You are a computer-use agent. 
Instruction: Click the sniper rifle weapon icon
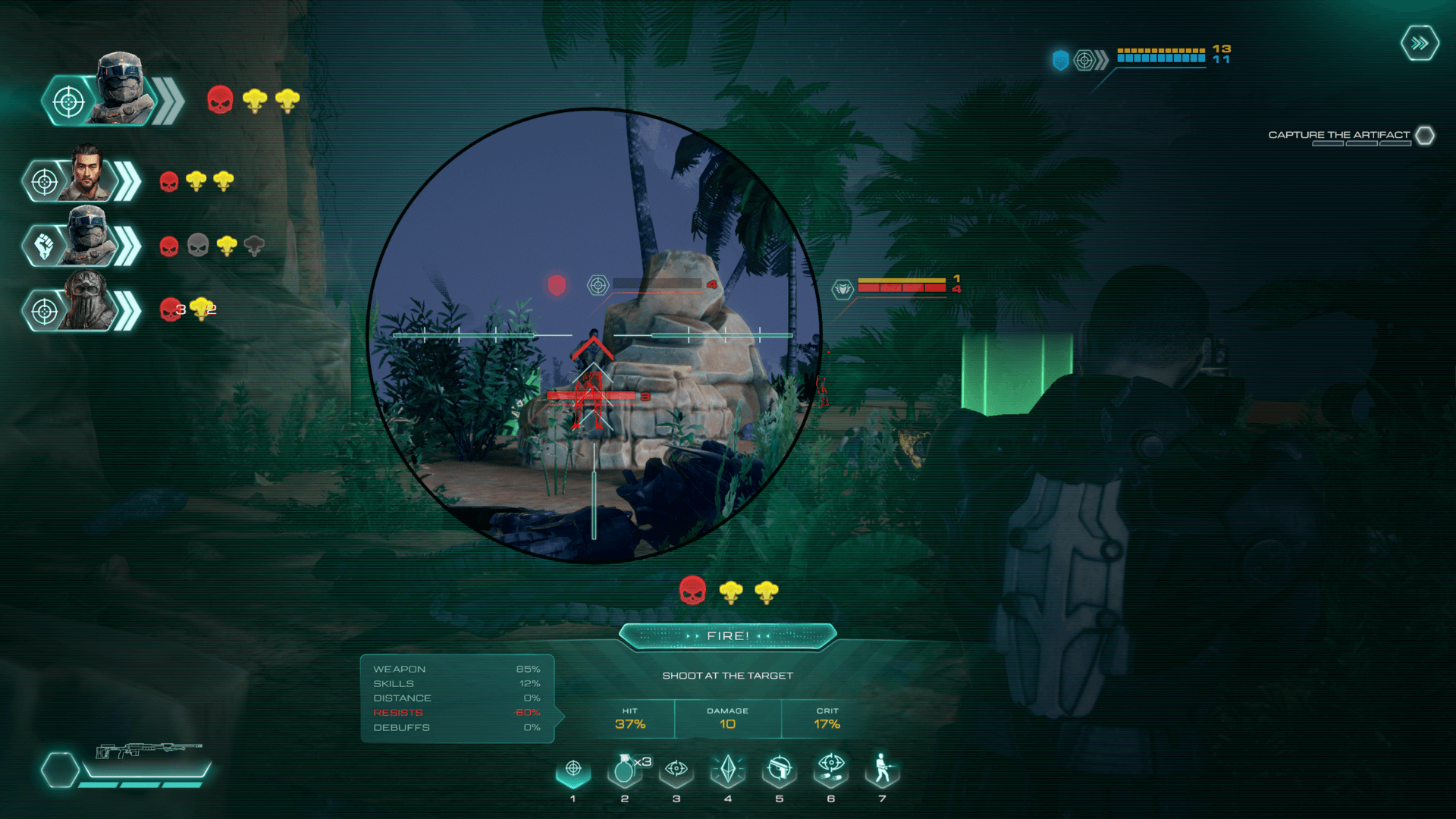pos(148,751)
